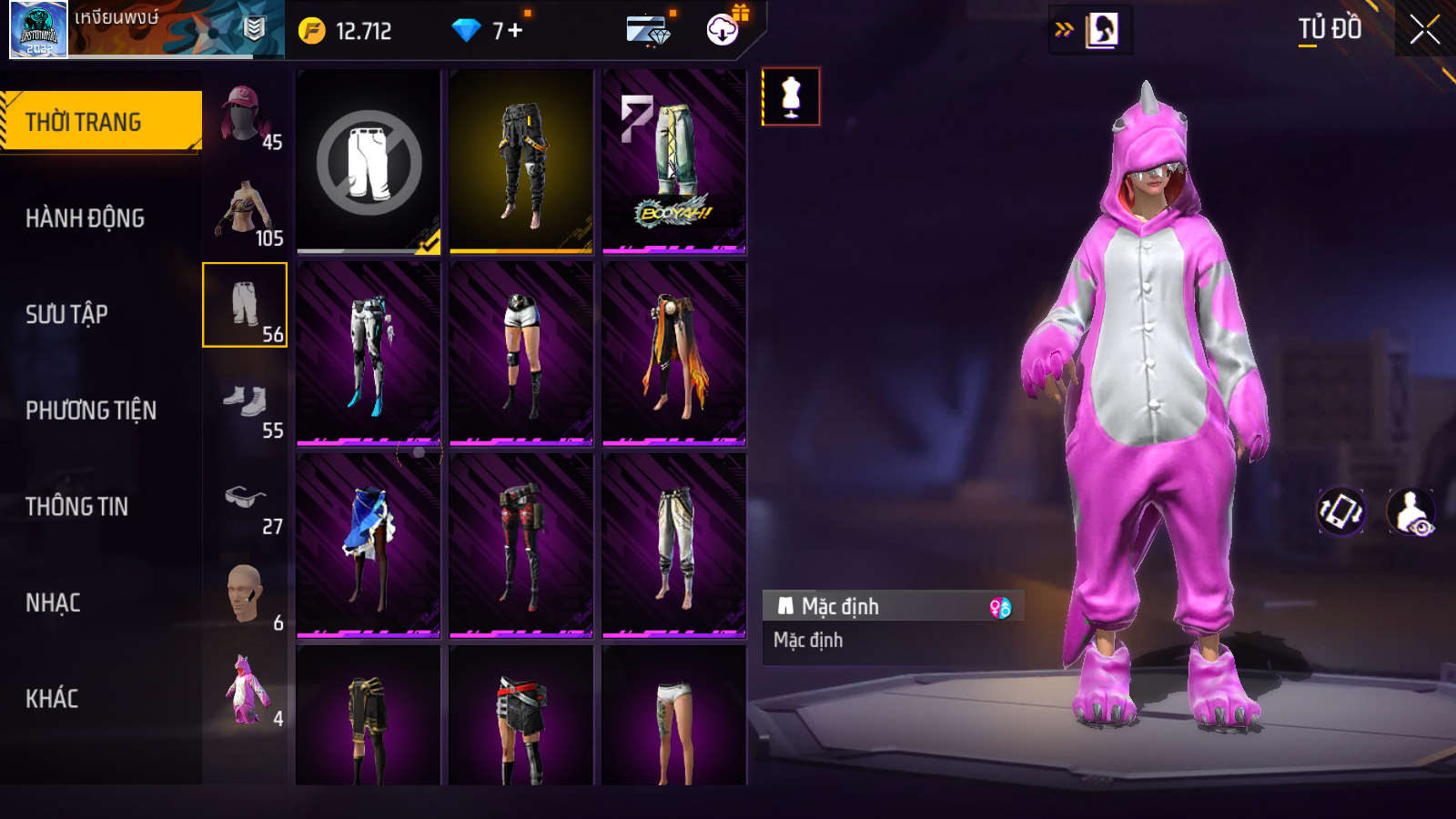
Task: Open the glasses category with 27 items
Action: click(245, 502)
